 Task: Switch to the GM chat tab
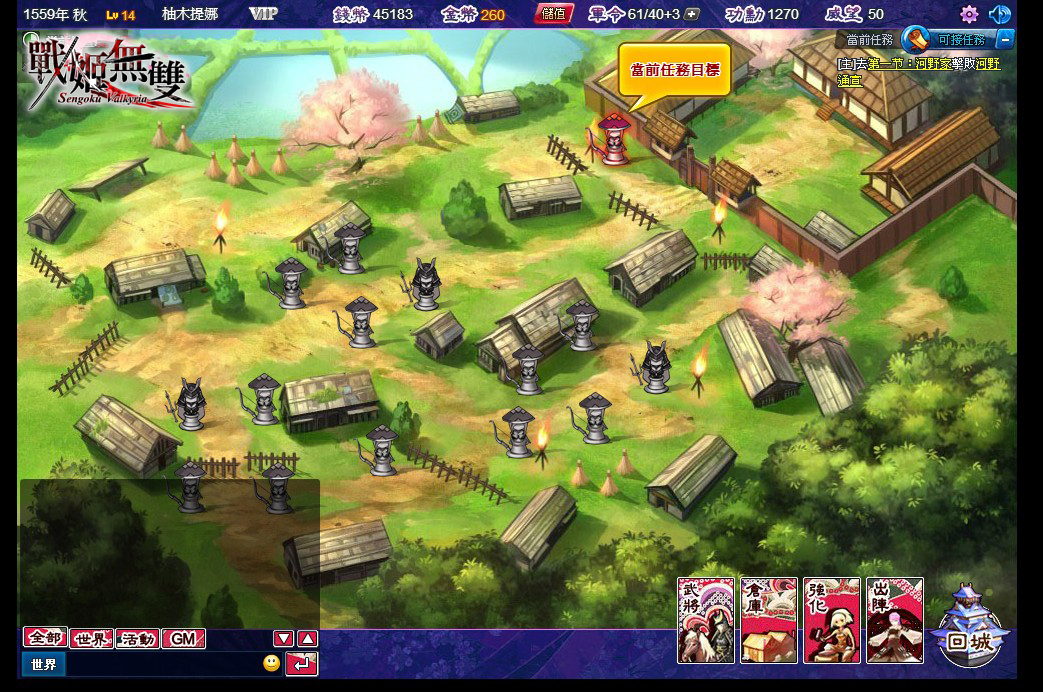(183, 638)
